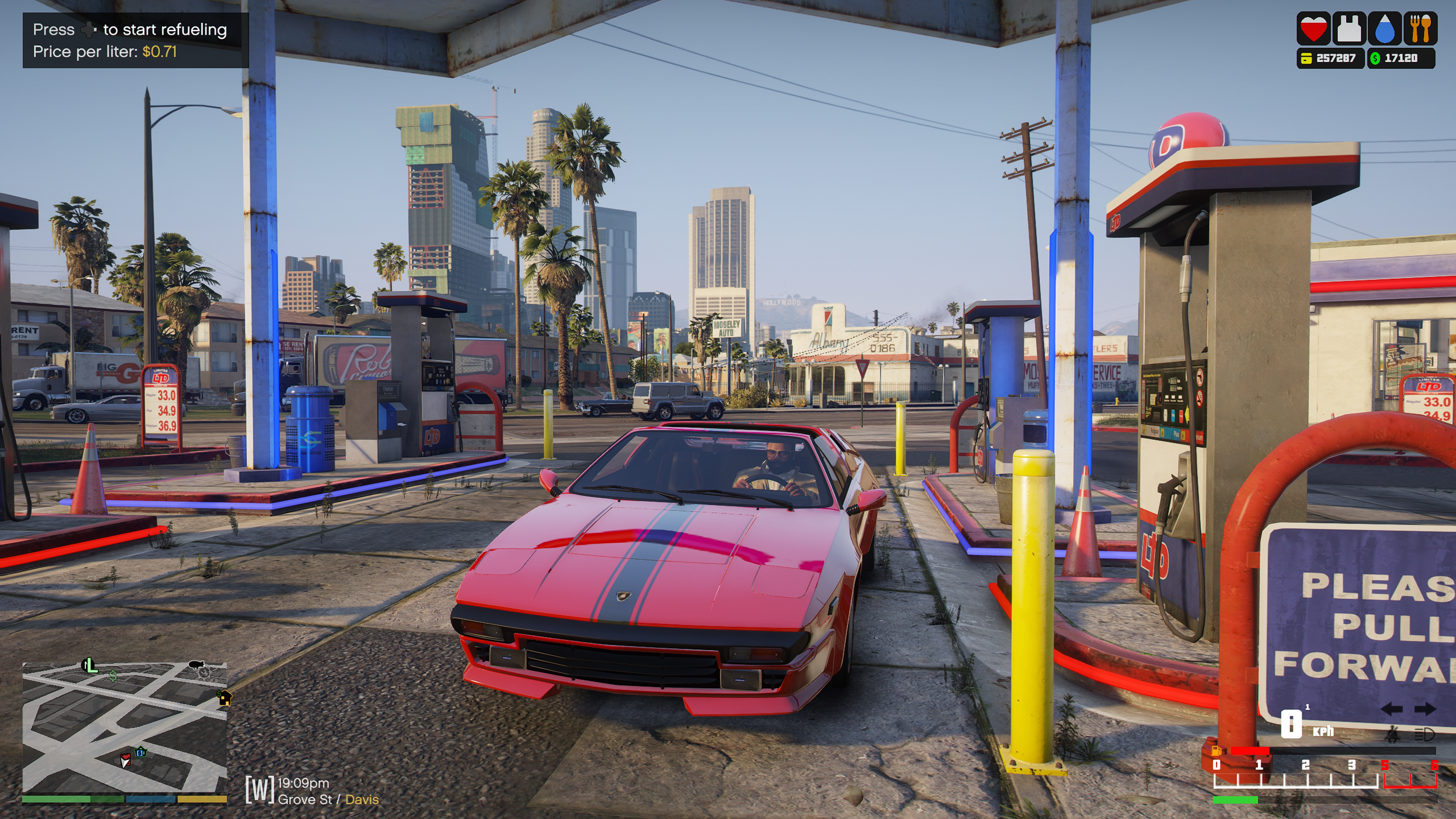This screenshot has width=1456, height=819.
Task: Click the right turn signal arrow
Action: click(1424, 709)
